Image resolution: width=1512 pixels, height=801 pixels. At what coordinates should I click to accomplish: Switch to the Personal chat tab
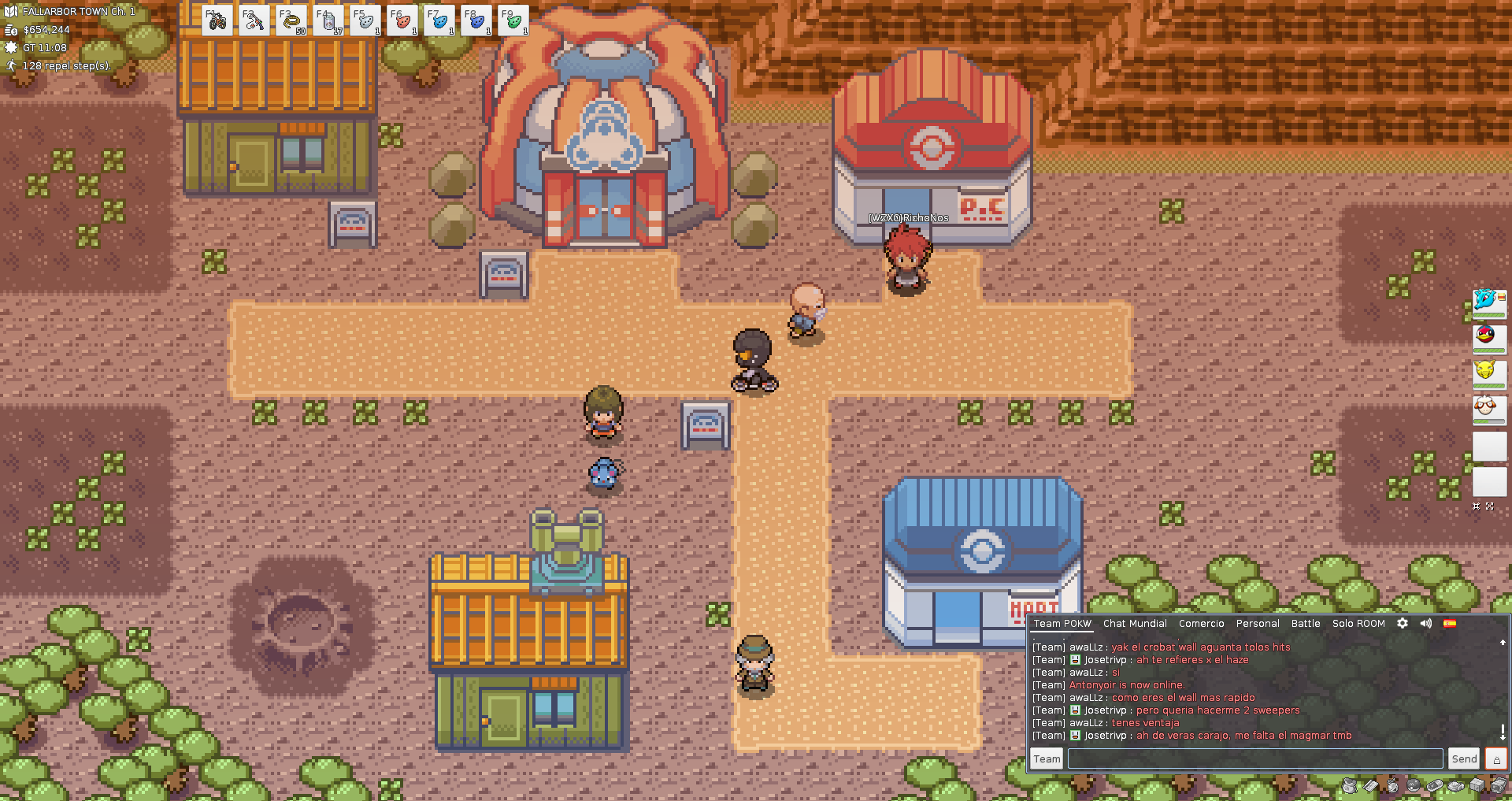click(1257, 623)
